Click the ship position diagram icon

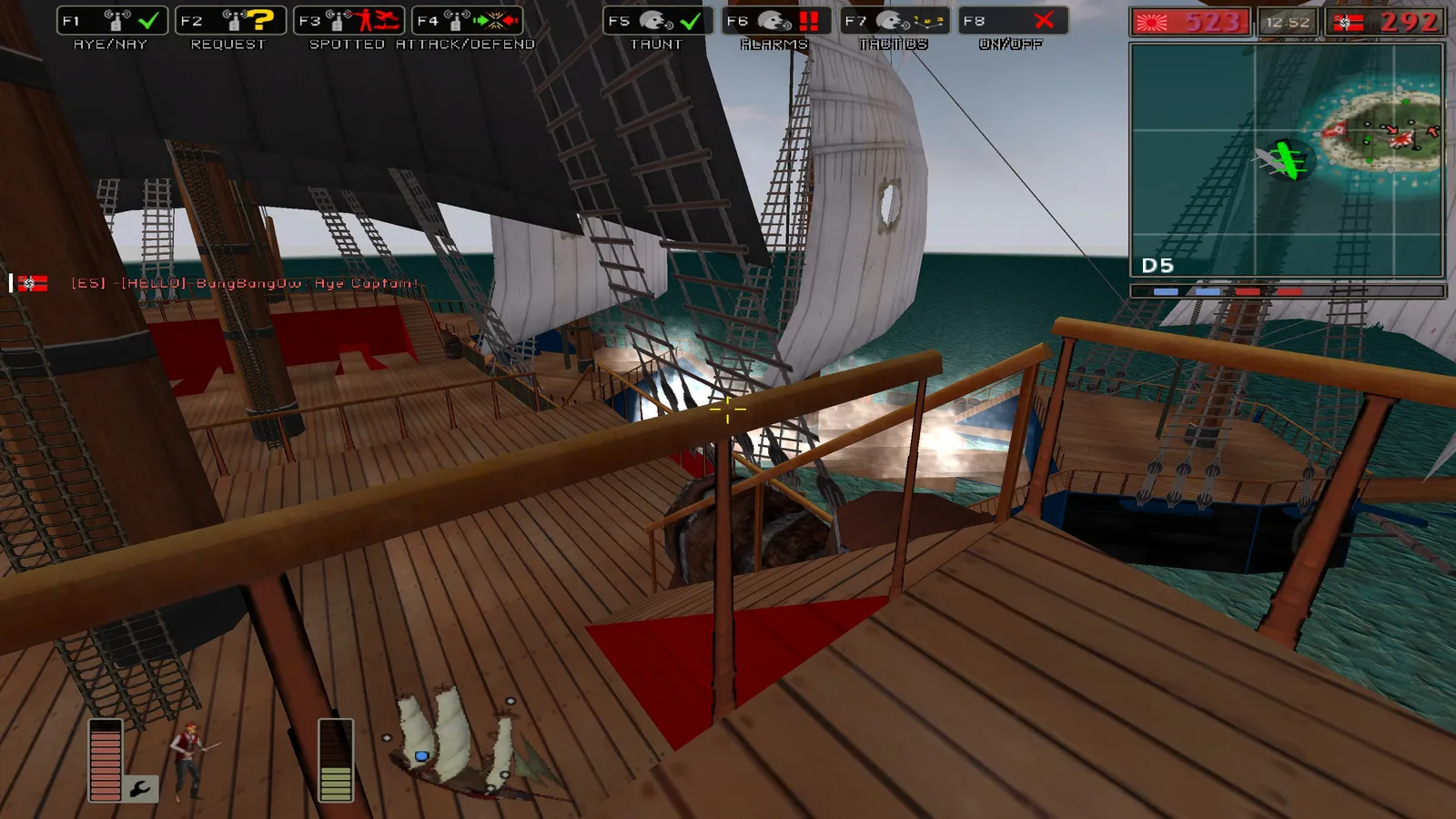coord(455,744)
